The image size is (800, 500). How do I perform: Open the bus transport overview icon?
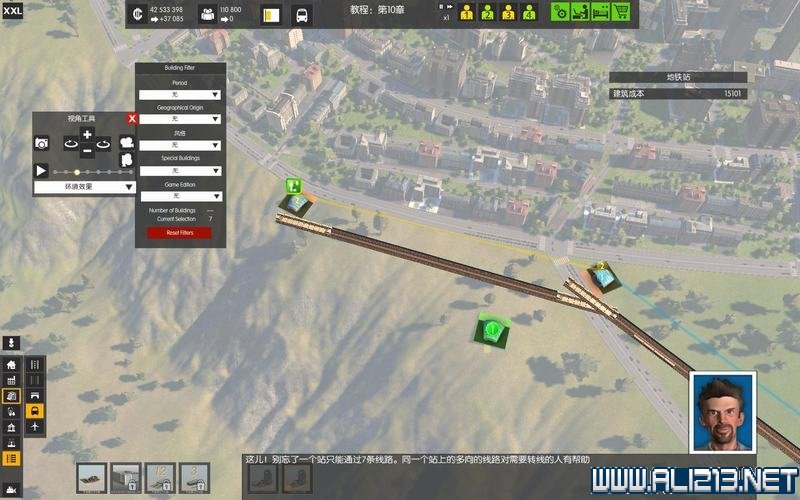click(300, 15)
